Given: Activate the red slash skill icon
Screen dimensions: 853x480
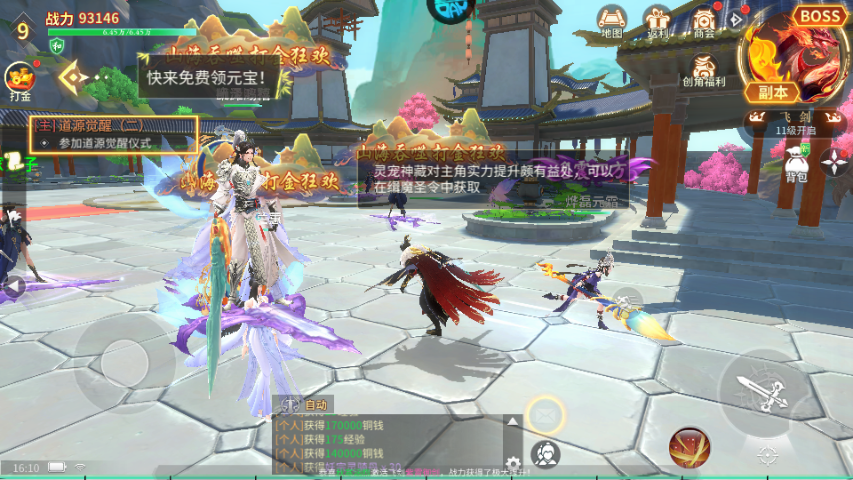Looking at the screenshot, I should pos(689,446).
